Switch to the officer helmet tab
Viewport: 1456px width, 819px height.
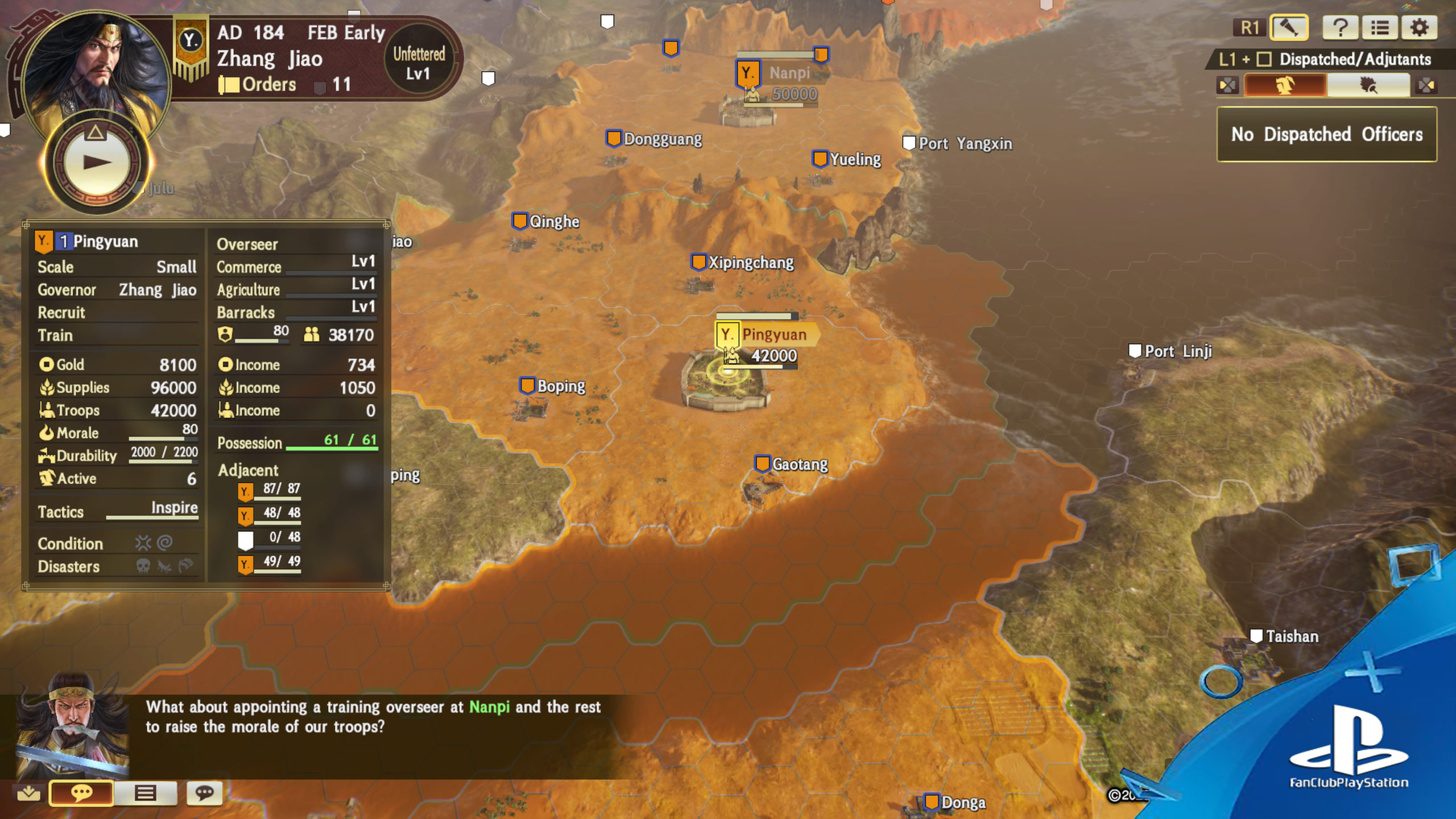pos(1285,86)
